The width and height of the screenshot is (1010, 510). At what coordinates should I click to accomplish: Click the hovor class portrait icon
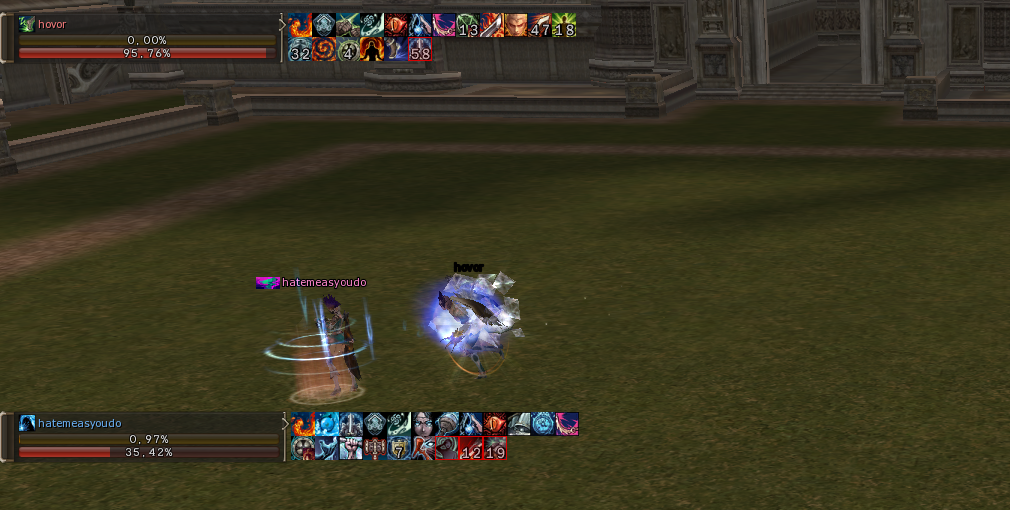[27, 25]
